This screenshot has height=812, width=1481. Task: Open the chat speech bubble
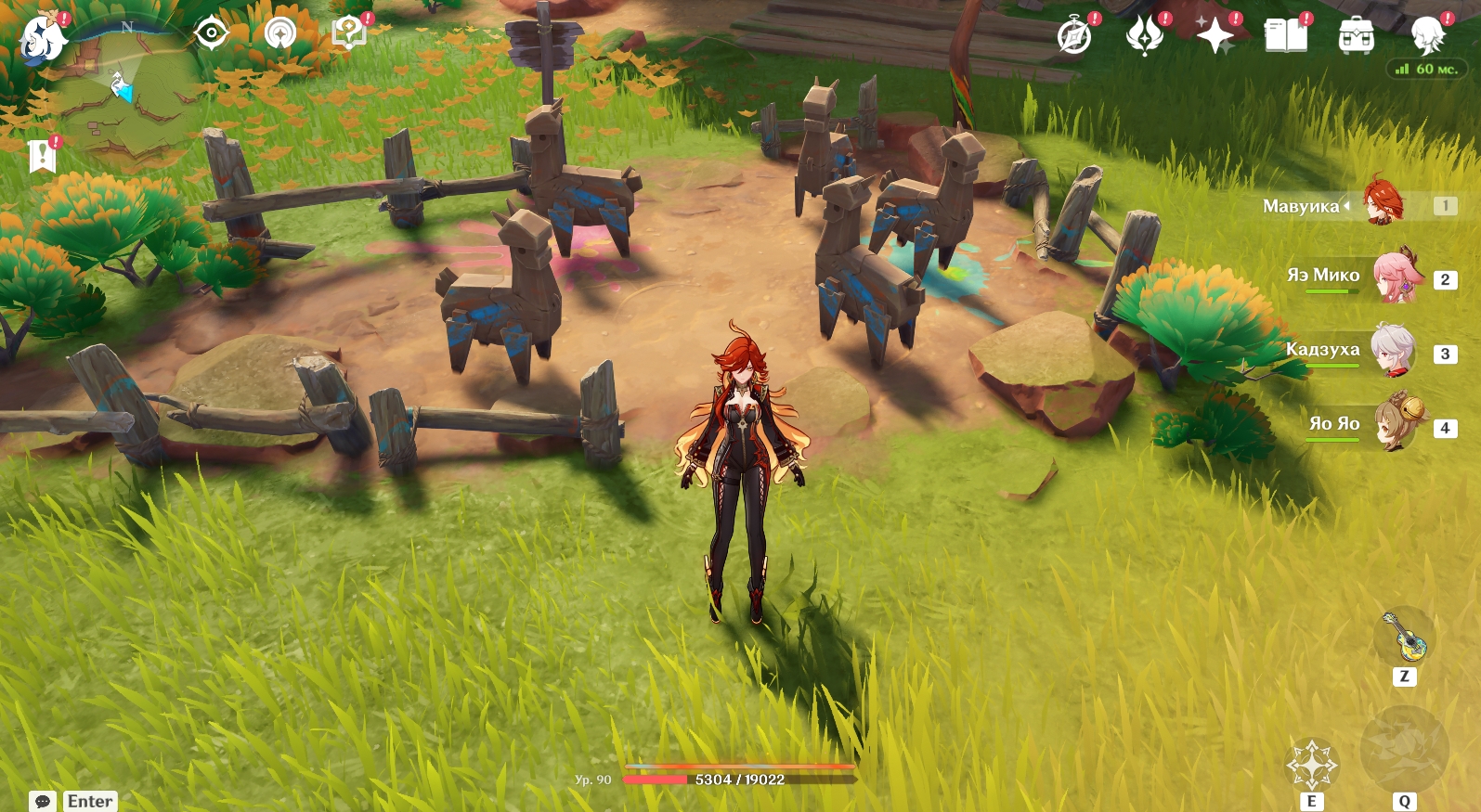point(43,801)
